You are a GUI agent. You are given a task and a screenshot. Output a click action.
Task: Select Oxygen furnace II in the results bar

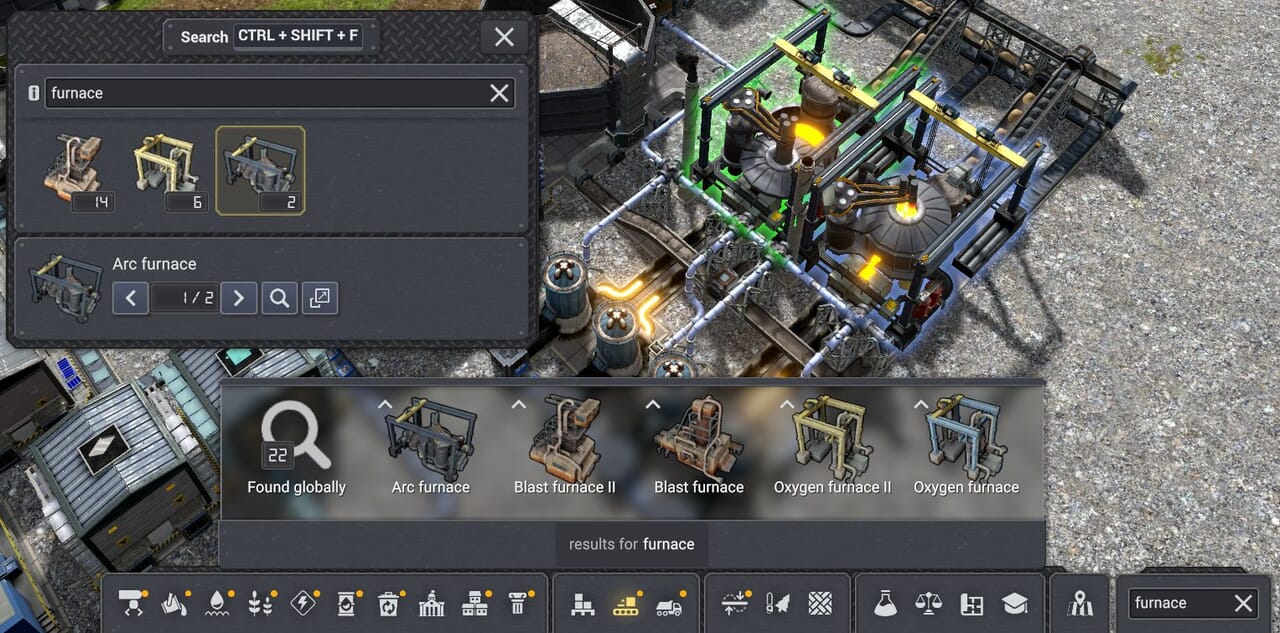click(832, 448)
